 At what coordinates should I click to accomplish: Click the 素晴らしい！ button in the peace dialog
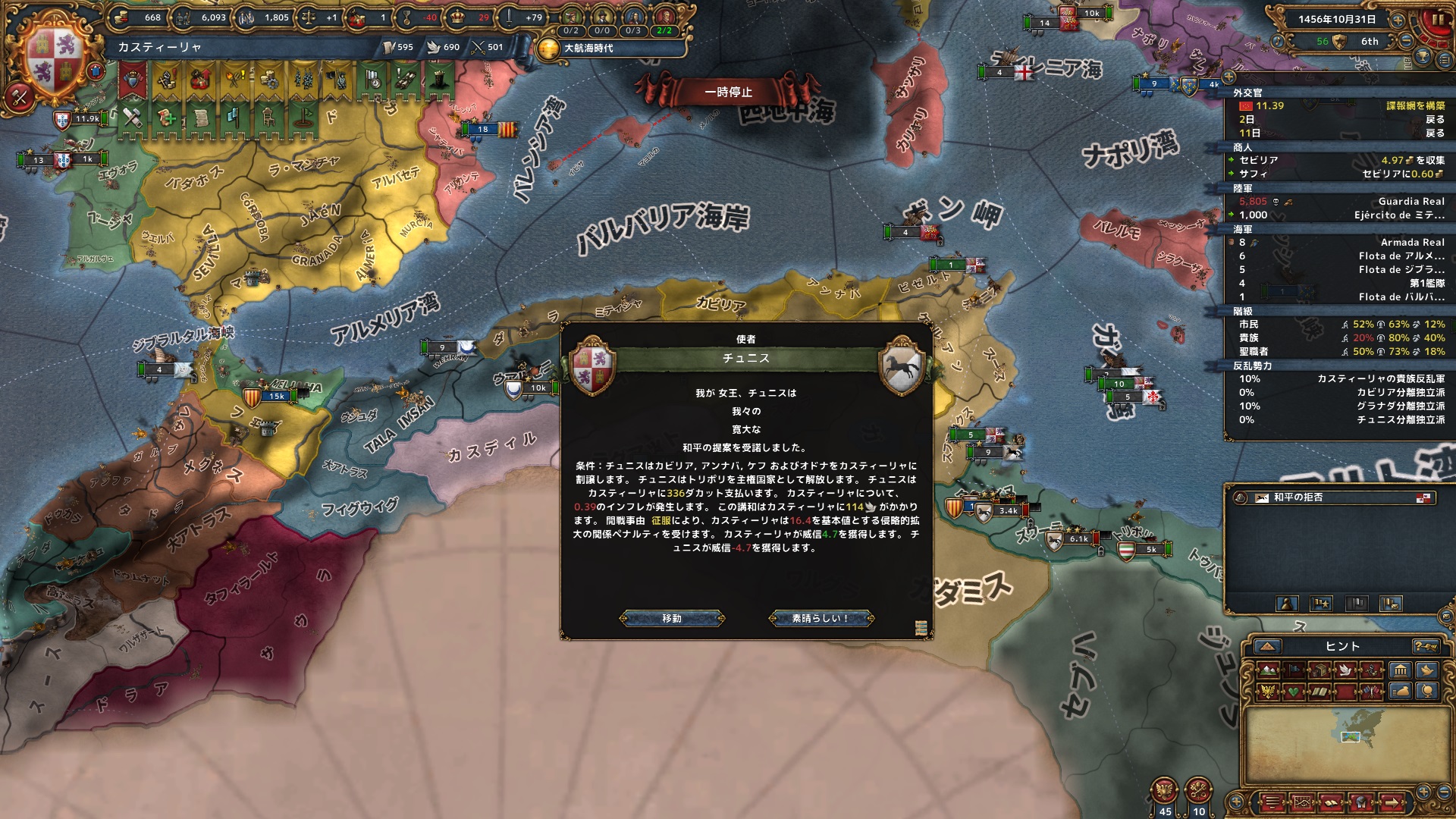(821, 619)
